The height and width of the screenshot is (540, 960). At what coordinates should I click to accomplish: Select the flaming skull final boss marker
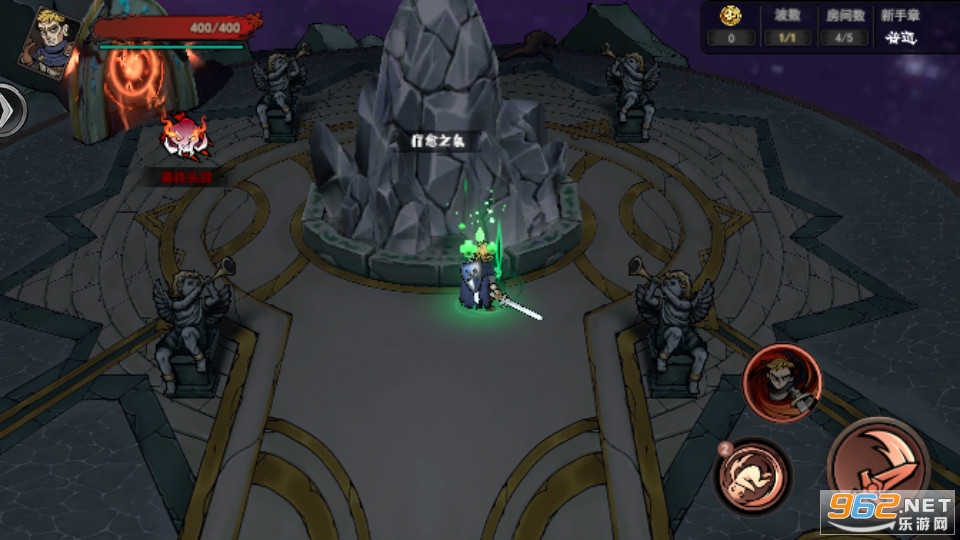point(187,142)
